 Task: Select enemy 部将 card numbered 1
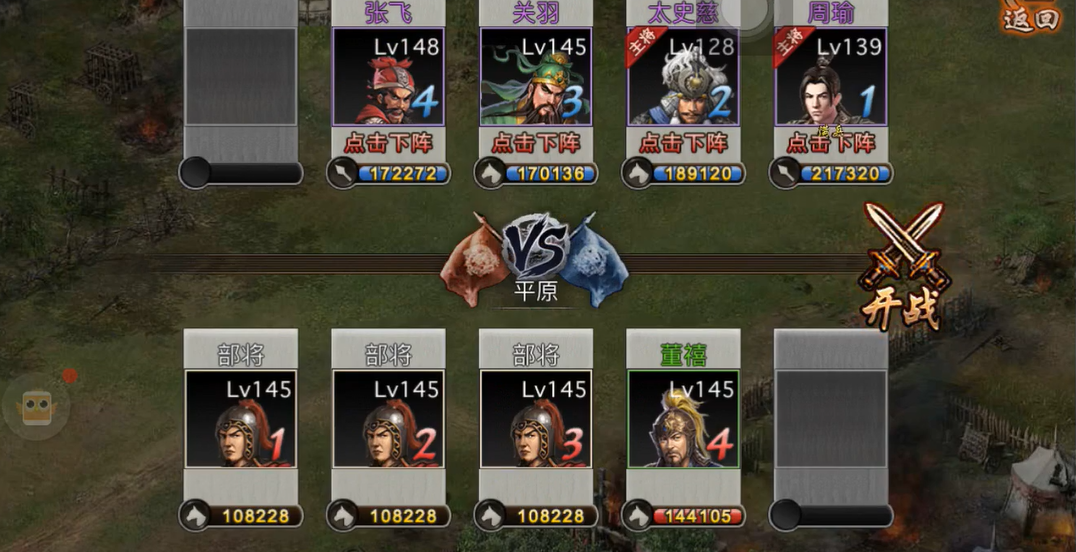241,419
